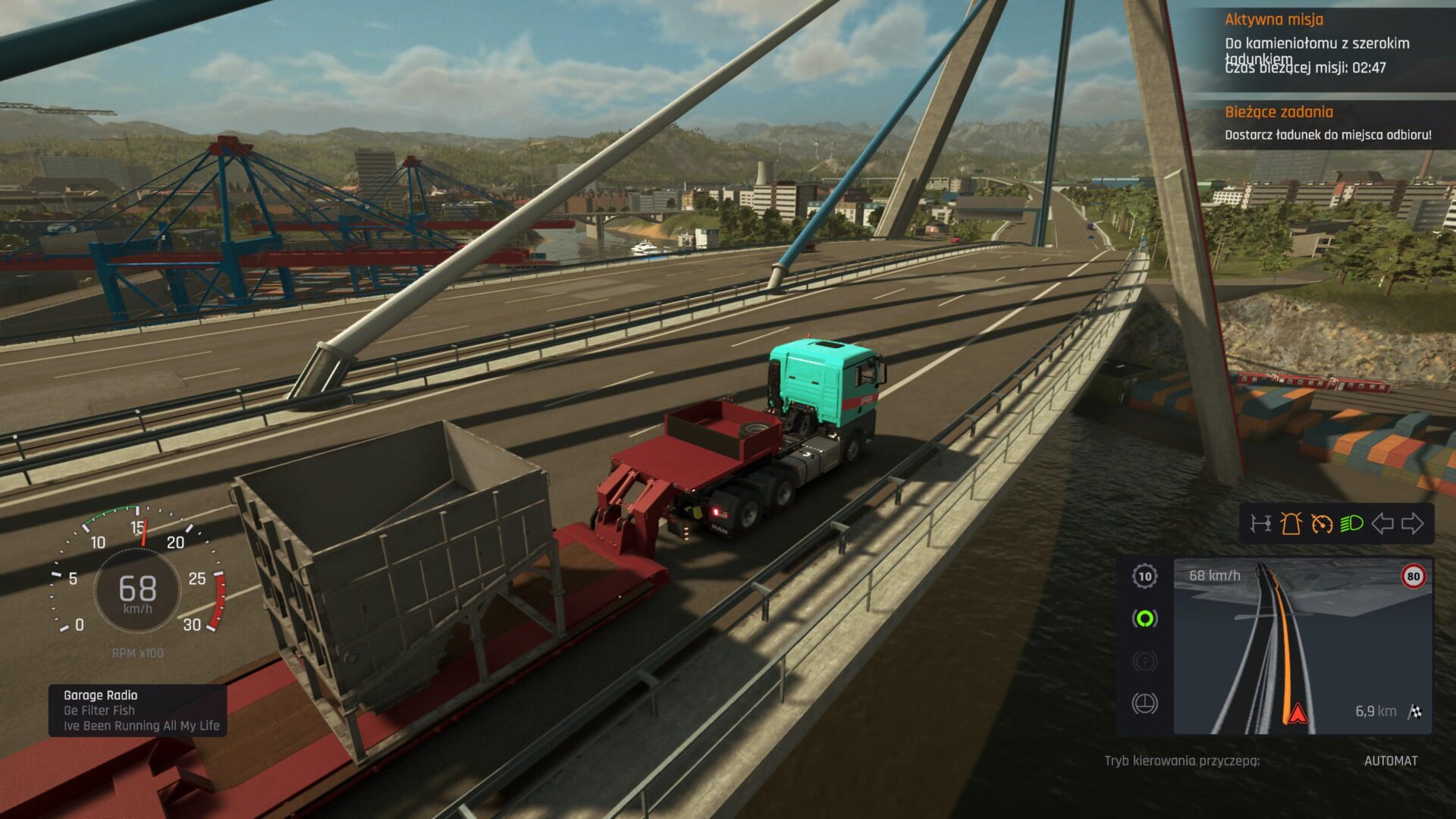1456x819 pixels.
Task: Click the GPS navigation minimap
Action: [x=1302, y=646]
